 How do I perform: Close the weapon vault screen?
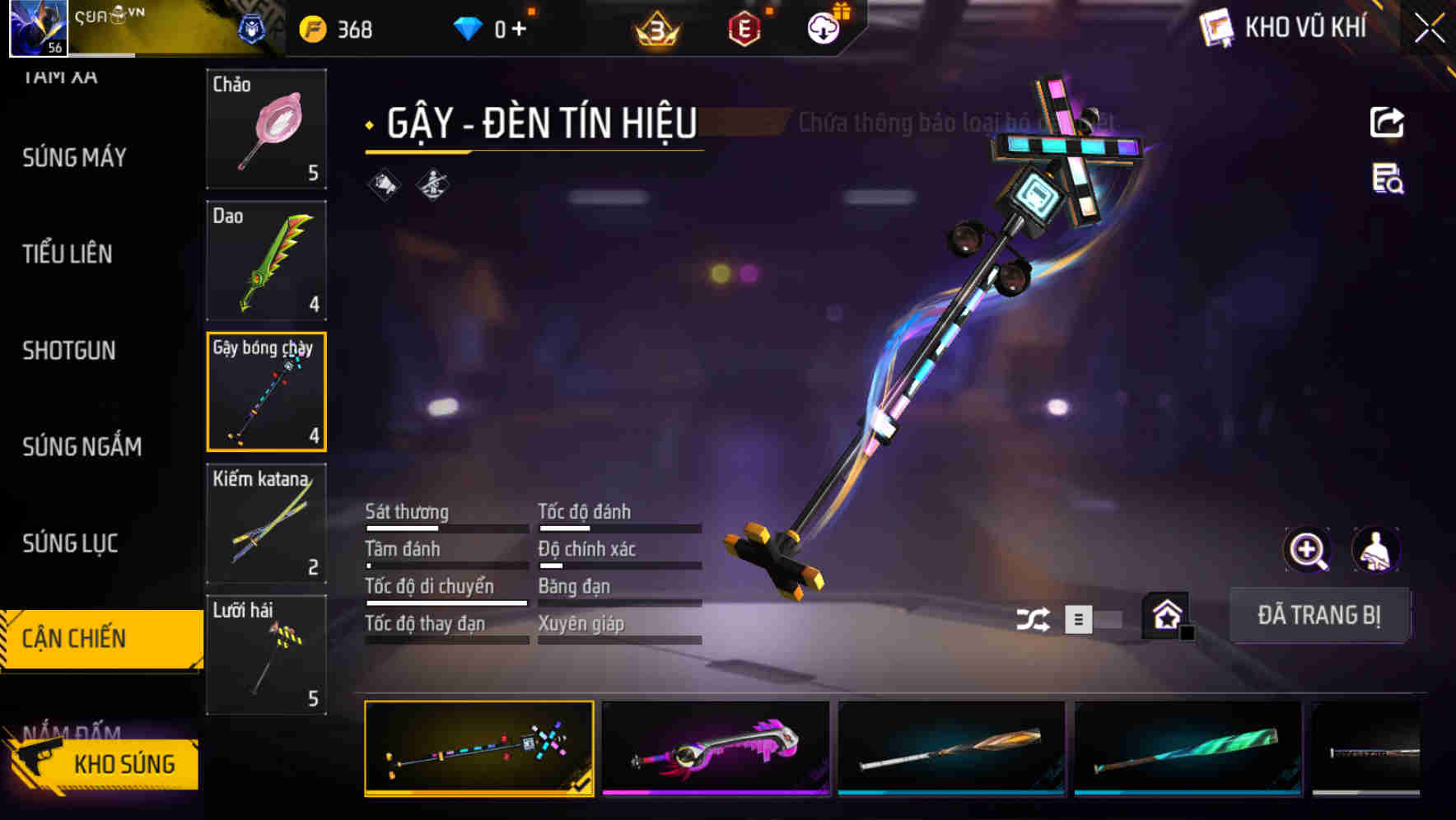1430,29
